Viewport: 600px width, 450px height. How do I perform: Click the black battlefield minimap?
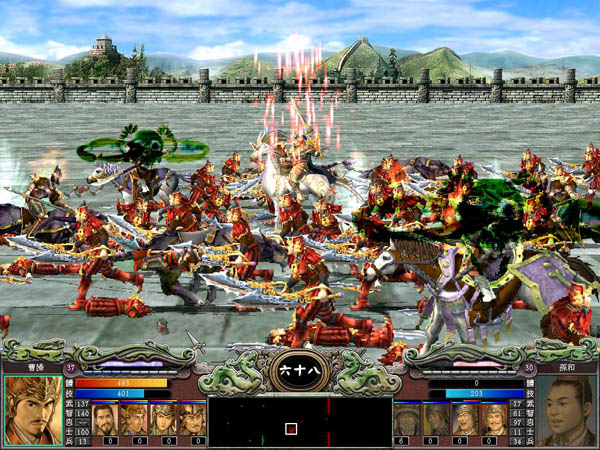(x=299, y=421)
